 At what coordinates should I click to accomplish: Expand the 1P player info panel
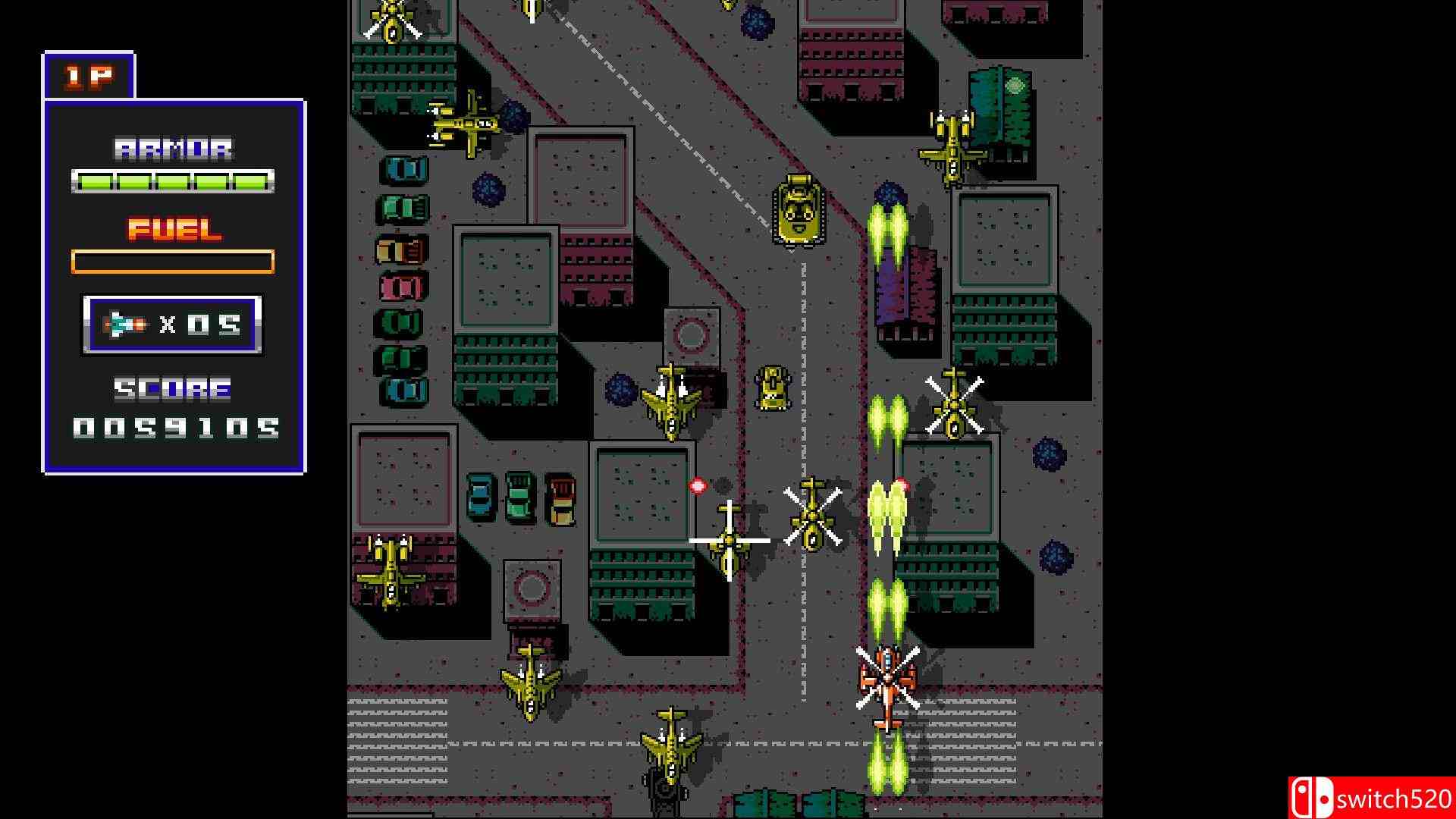coord(174,281)
